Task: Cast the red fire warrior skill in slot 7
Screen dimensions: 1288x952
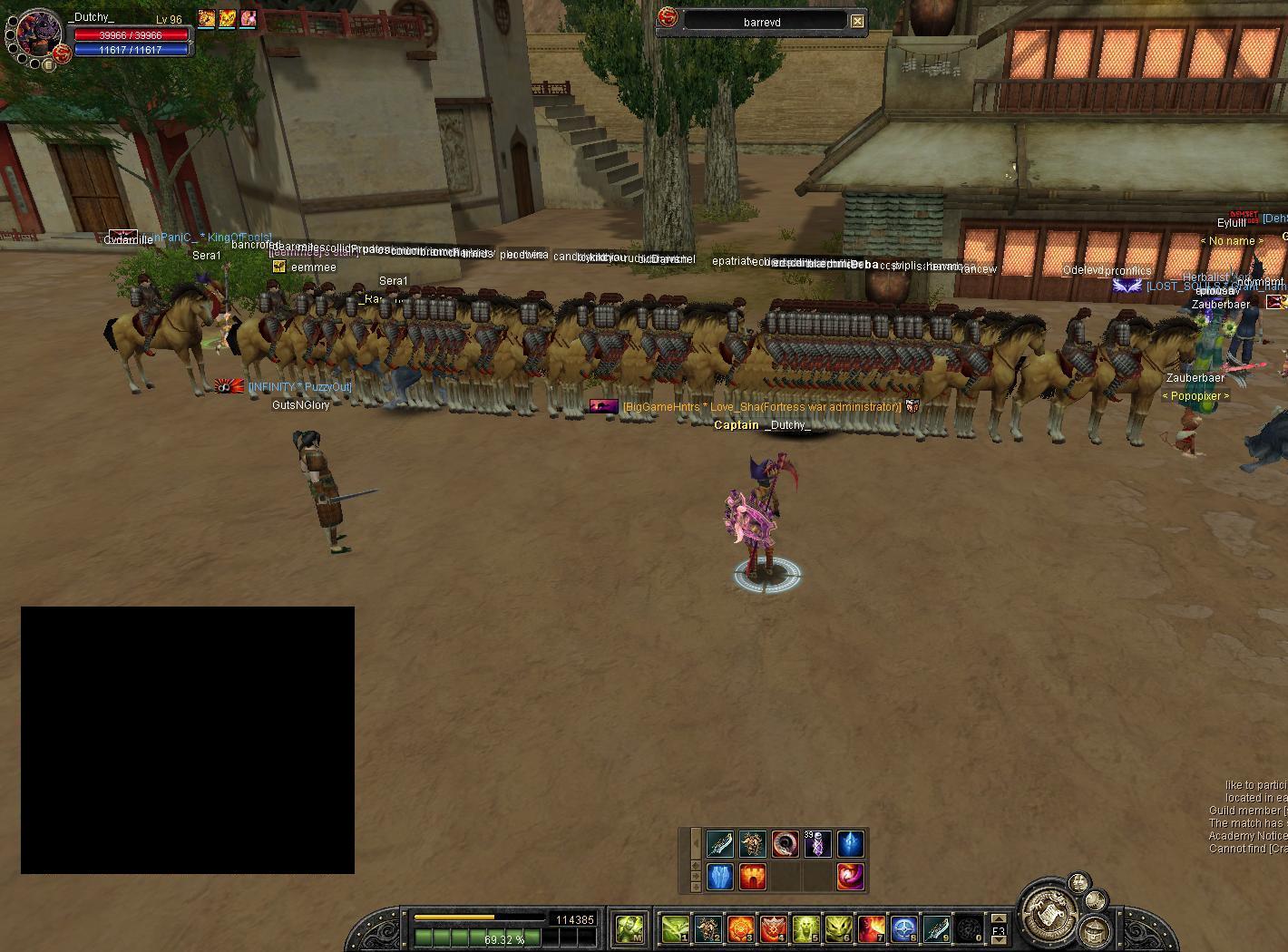Action: coord(871,928)
